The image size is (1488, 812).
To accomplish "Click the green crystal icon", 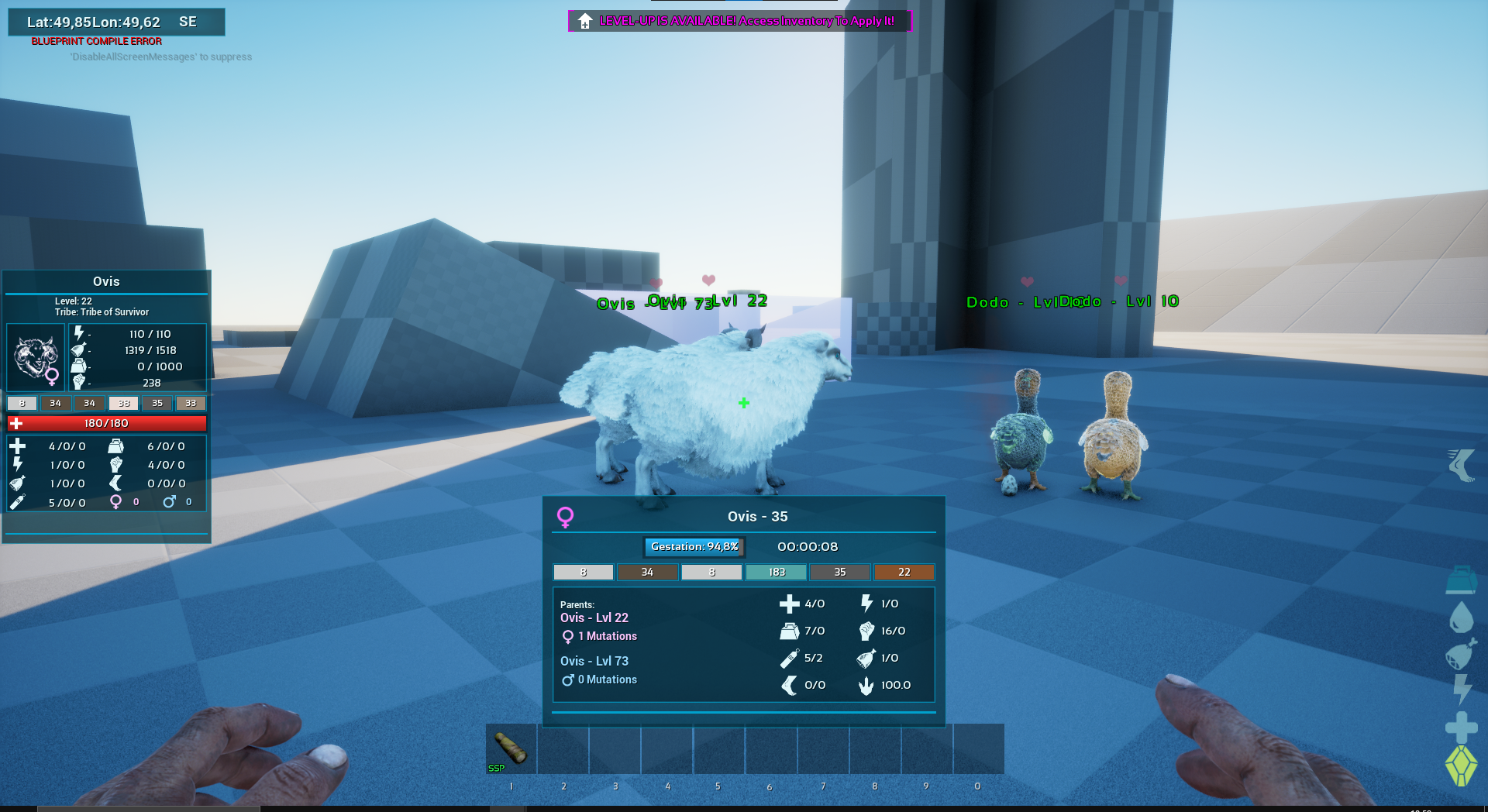I will point(1461,766).
